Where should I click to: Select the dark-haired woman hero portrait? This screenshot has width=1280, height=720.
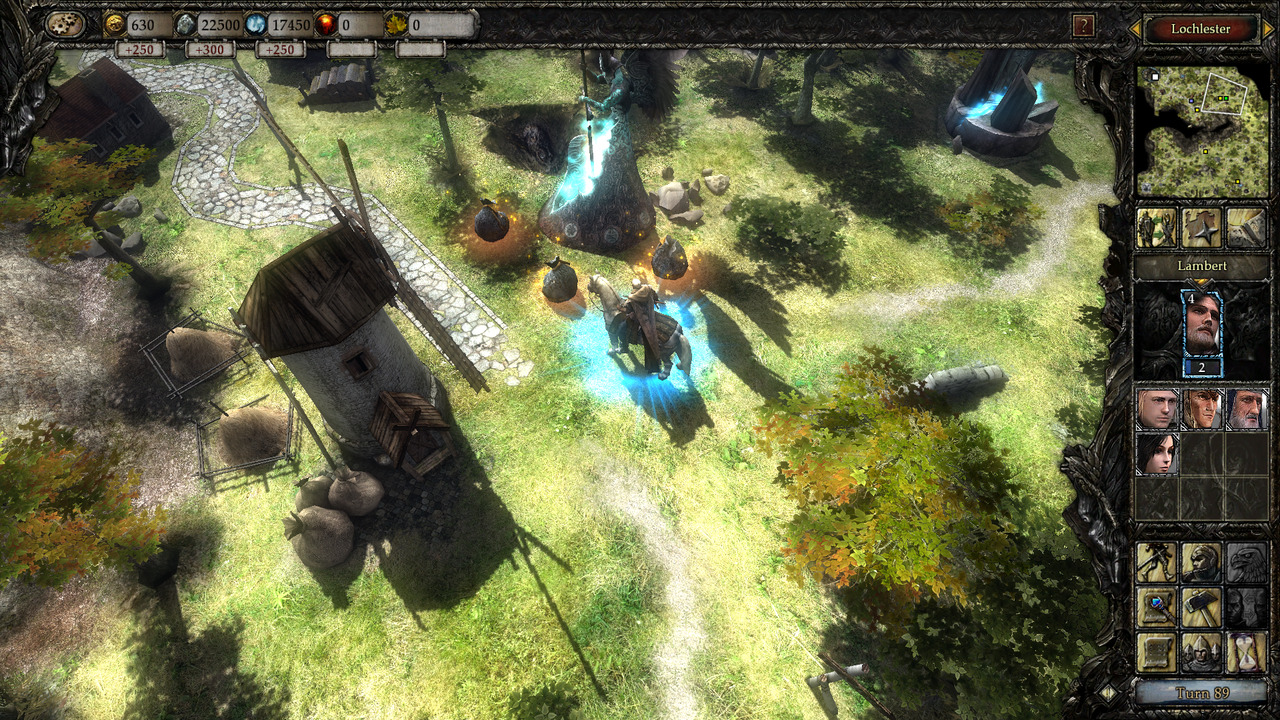pos(1156,453)
